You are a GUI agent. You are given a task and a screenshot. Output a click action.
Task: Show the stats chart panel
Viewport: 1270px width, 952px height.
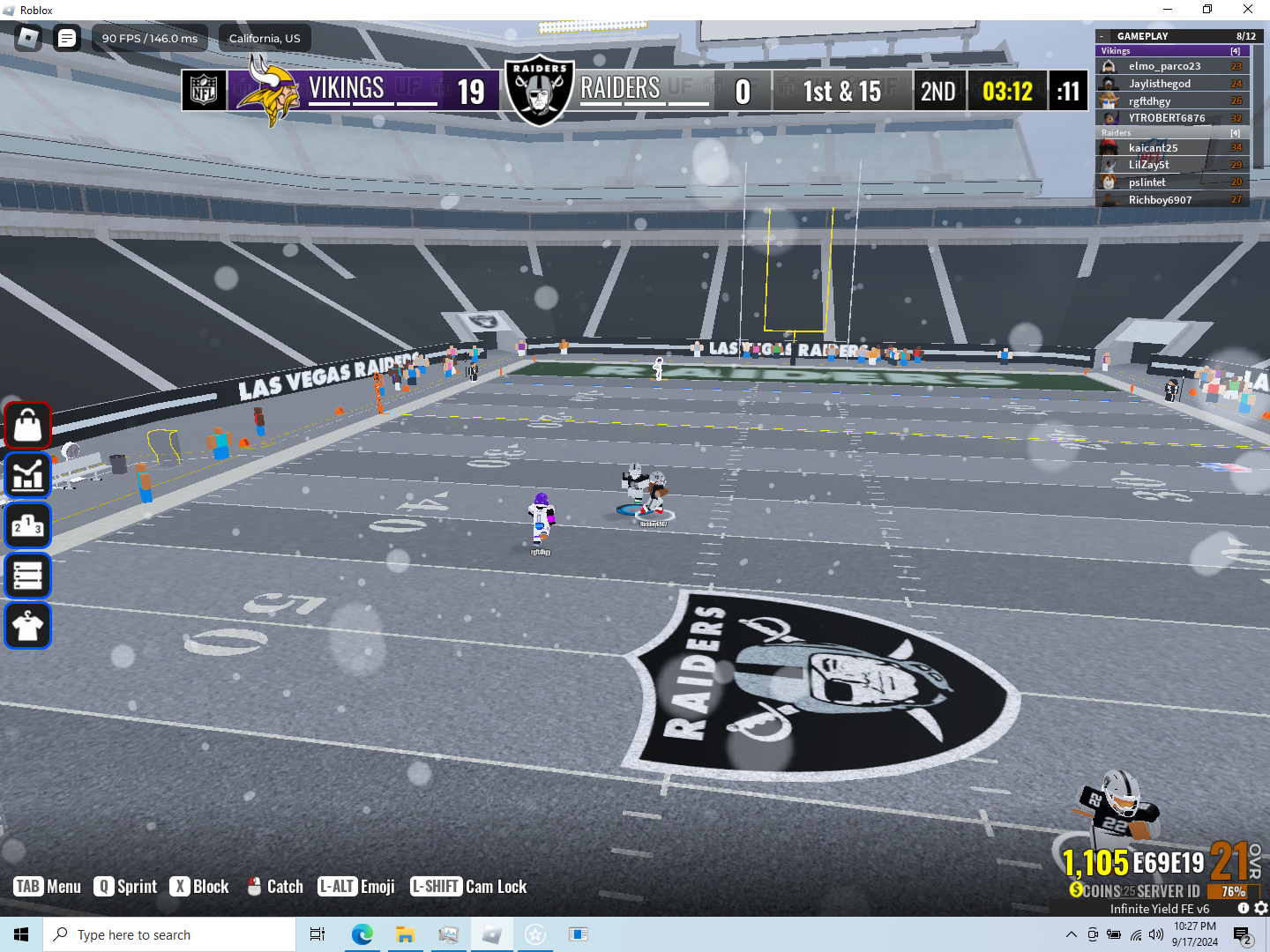[28, 476]
